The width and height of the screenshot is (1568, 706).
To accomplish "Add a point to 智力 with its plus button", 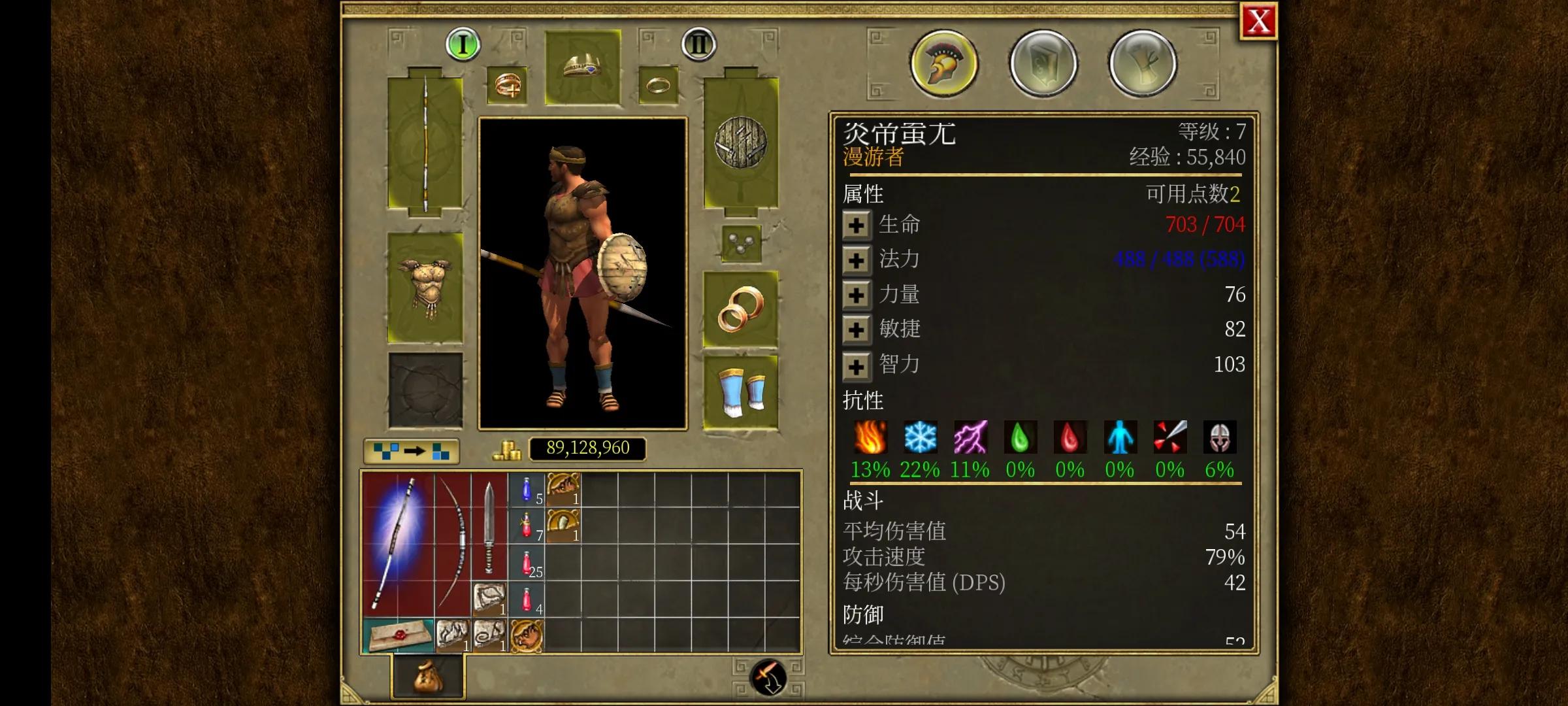I will tap(857, 365).
